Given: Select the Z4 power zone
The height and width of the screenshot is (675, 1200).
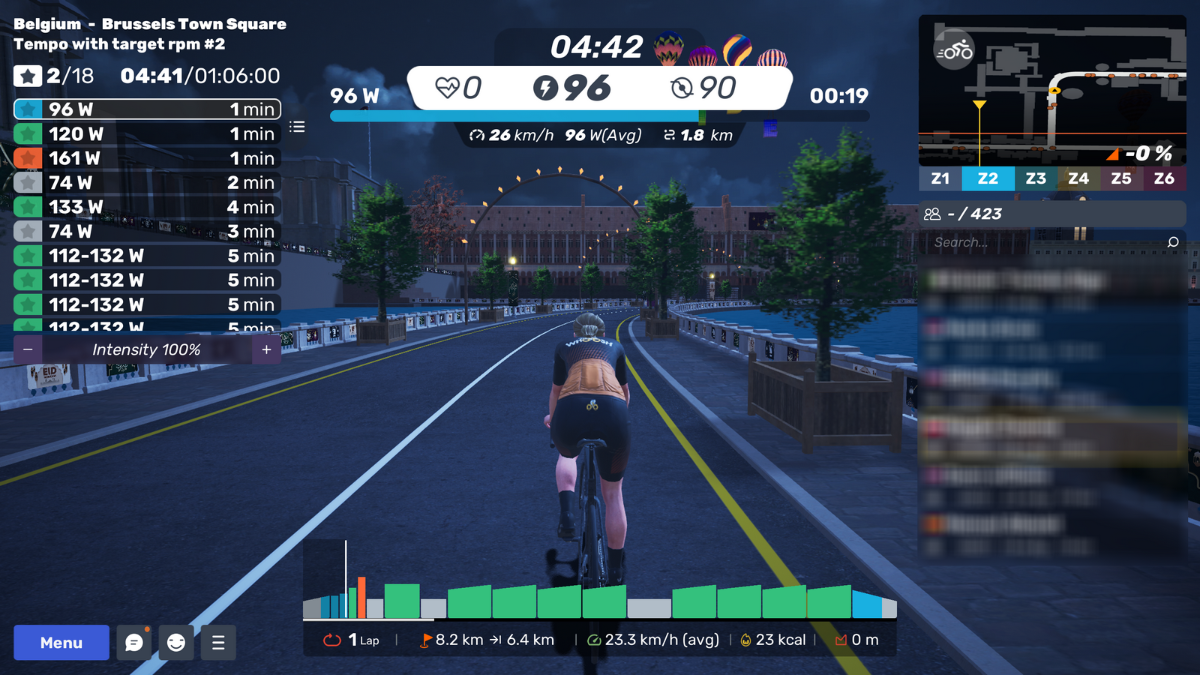Looking at the screenshot, I should point(1078,179).
